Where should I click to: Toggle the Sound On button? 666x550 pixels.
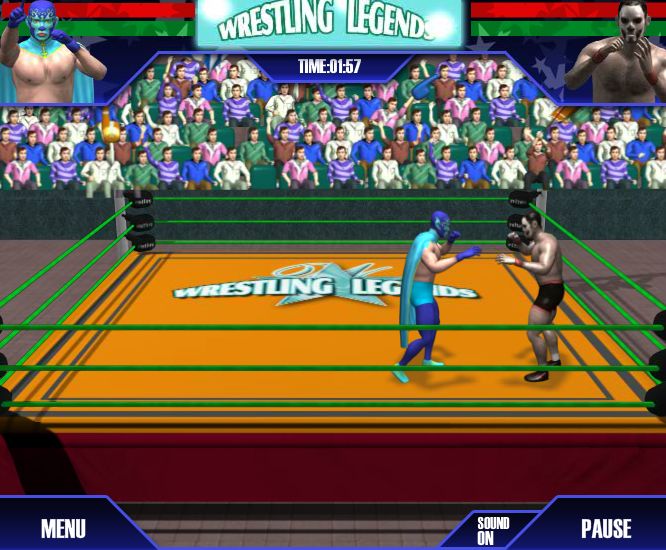click(x=492, y=530)
